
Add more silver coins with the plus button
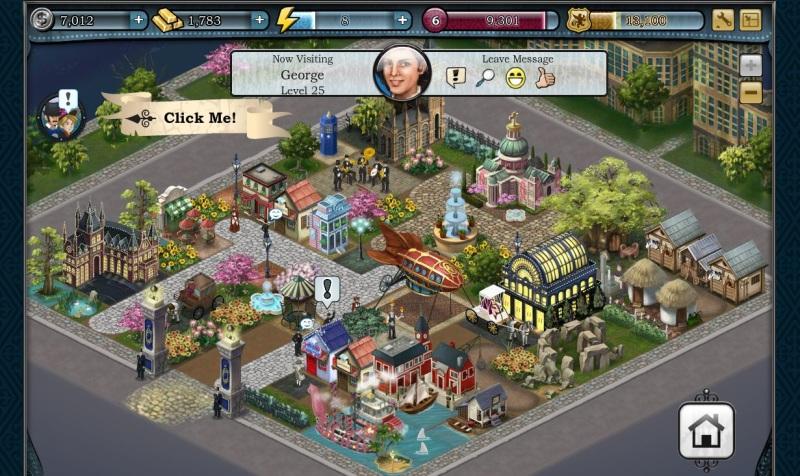click(138, 20)
